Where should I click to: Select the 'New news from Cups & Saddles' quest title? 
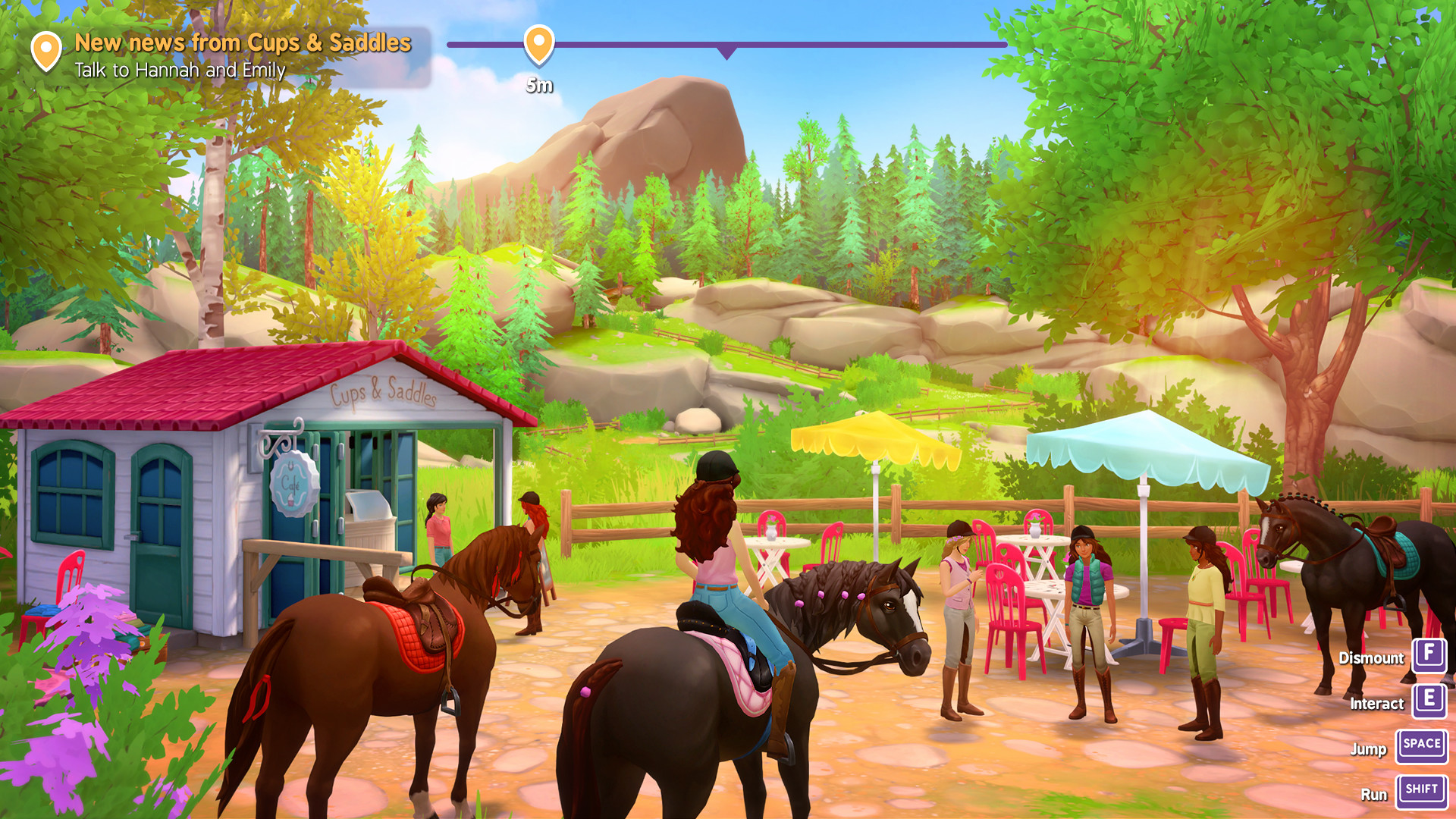tap(243, 43)
